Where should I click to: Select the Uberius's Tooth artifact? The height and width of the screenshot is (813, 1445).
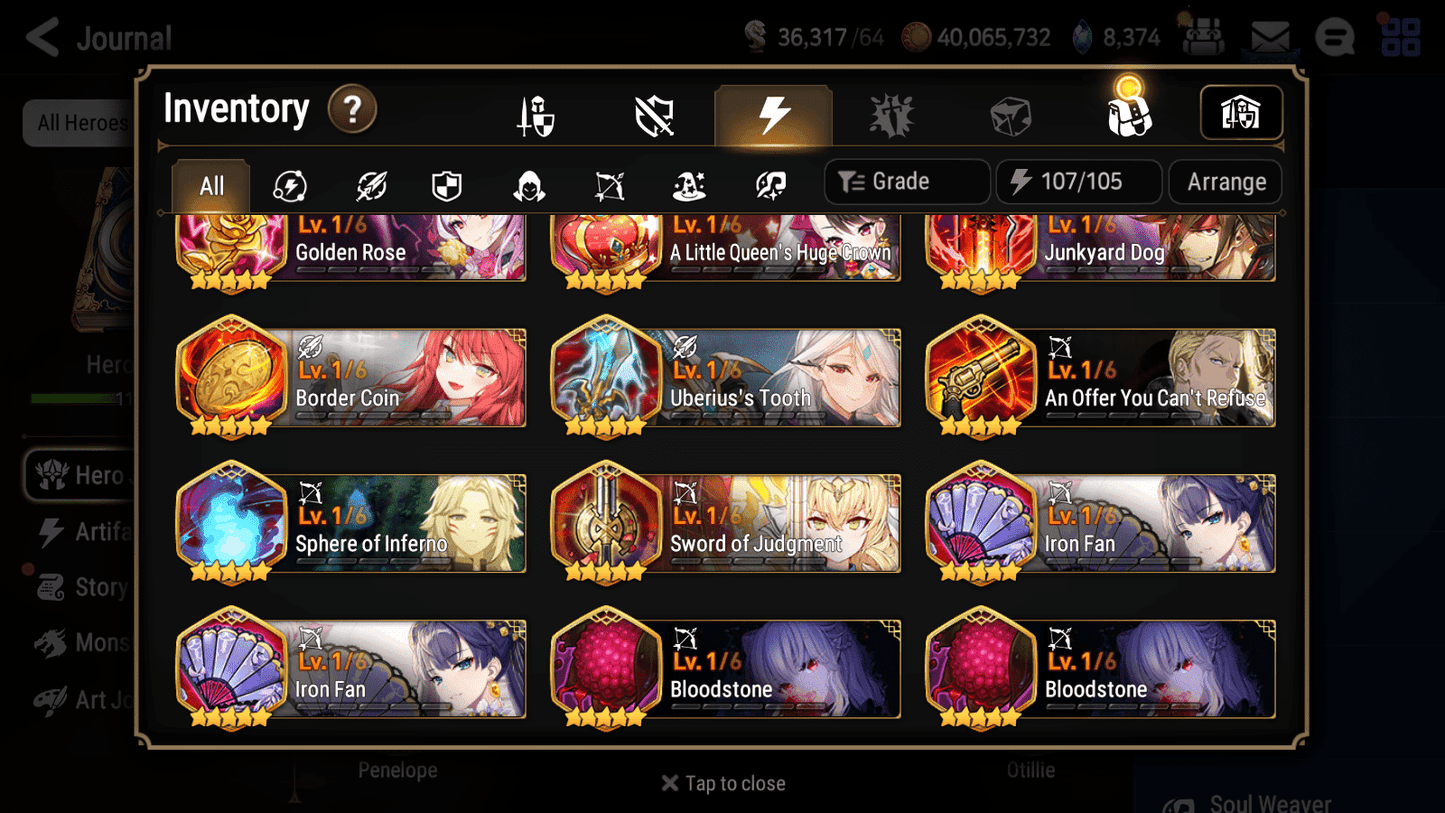coord(724,378)
